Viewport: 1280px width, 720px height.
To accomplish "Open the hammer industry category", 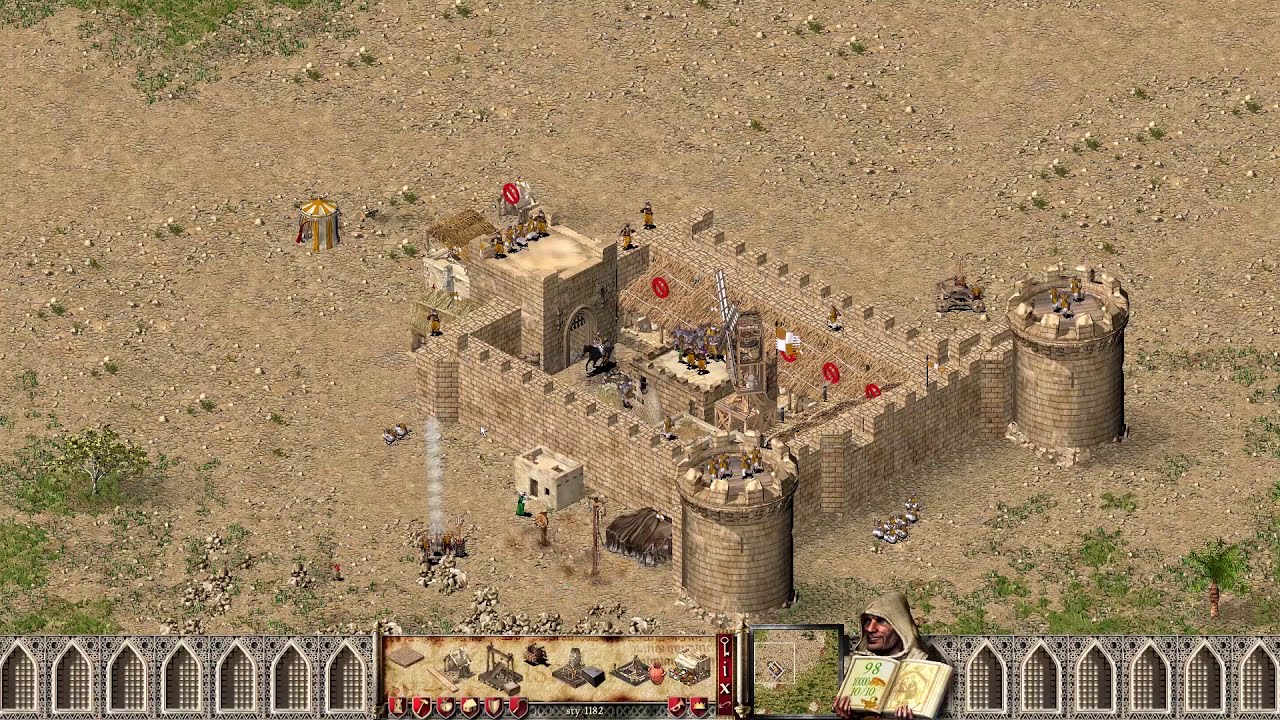I will coord(422,708).
